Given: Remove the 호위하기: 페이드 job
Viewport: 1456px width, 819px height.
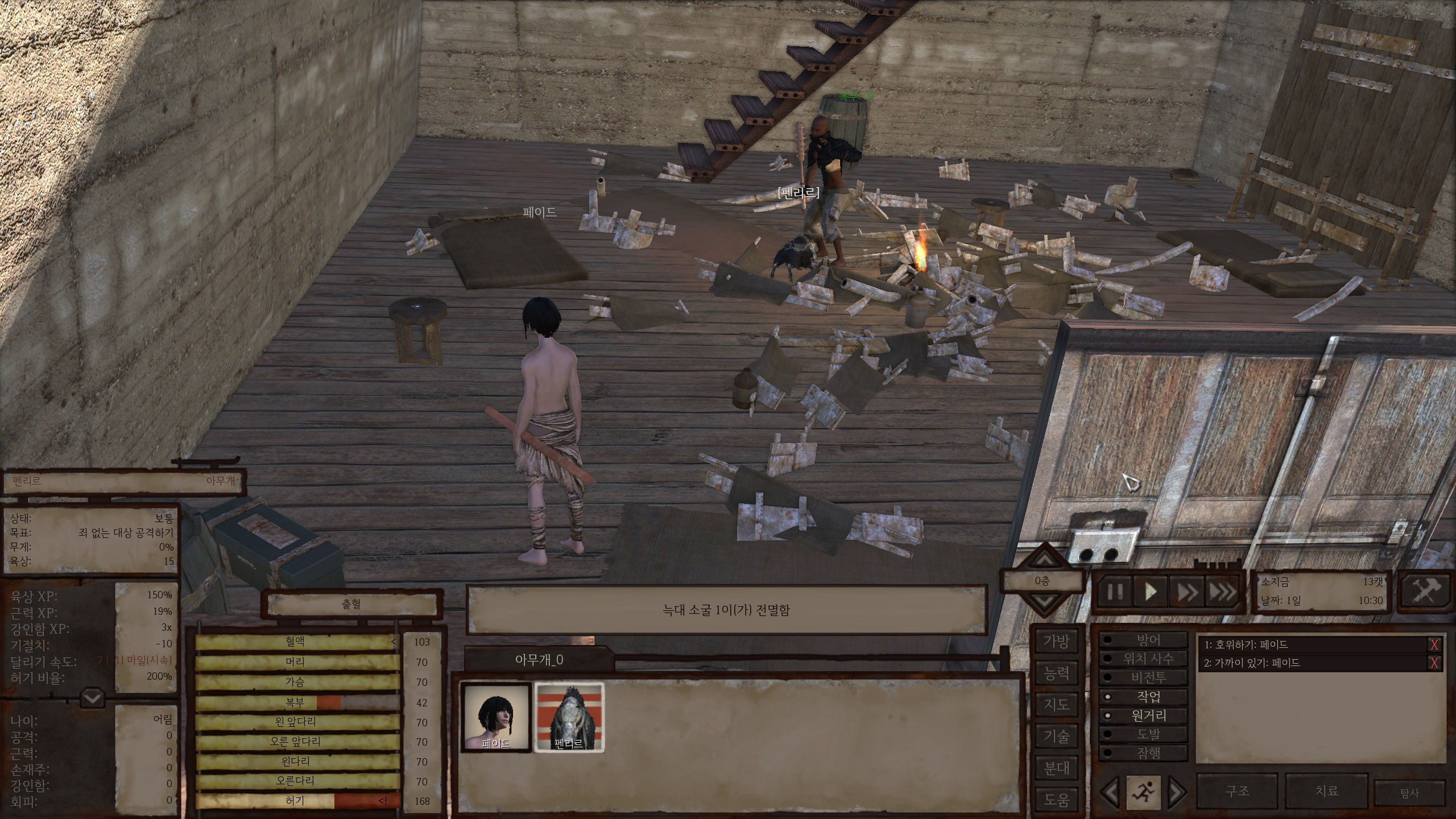Looking at the screenshot, I should (1434, 645).
